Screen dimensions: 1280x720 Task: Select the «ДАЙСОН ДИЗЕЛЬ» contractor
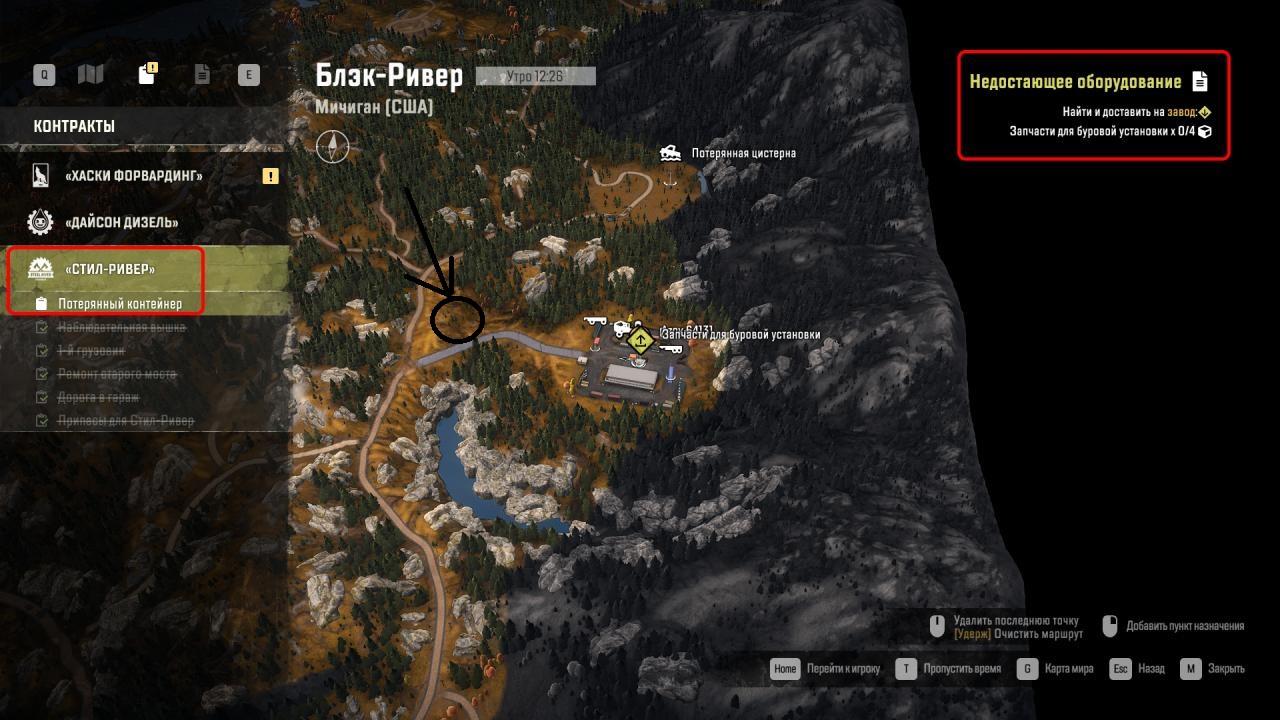pyautogui.click(x=121, y=222)
